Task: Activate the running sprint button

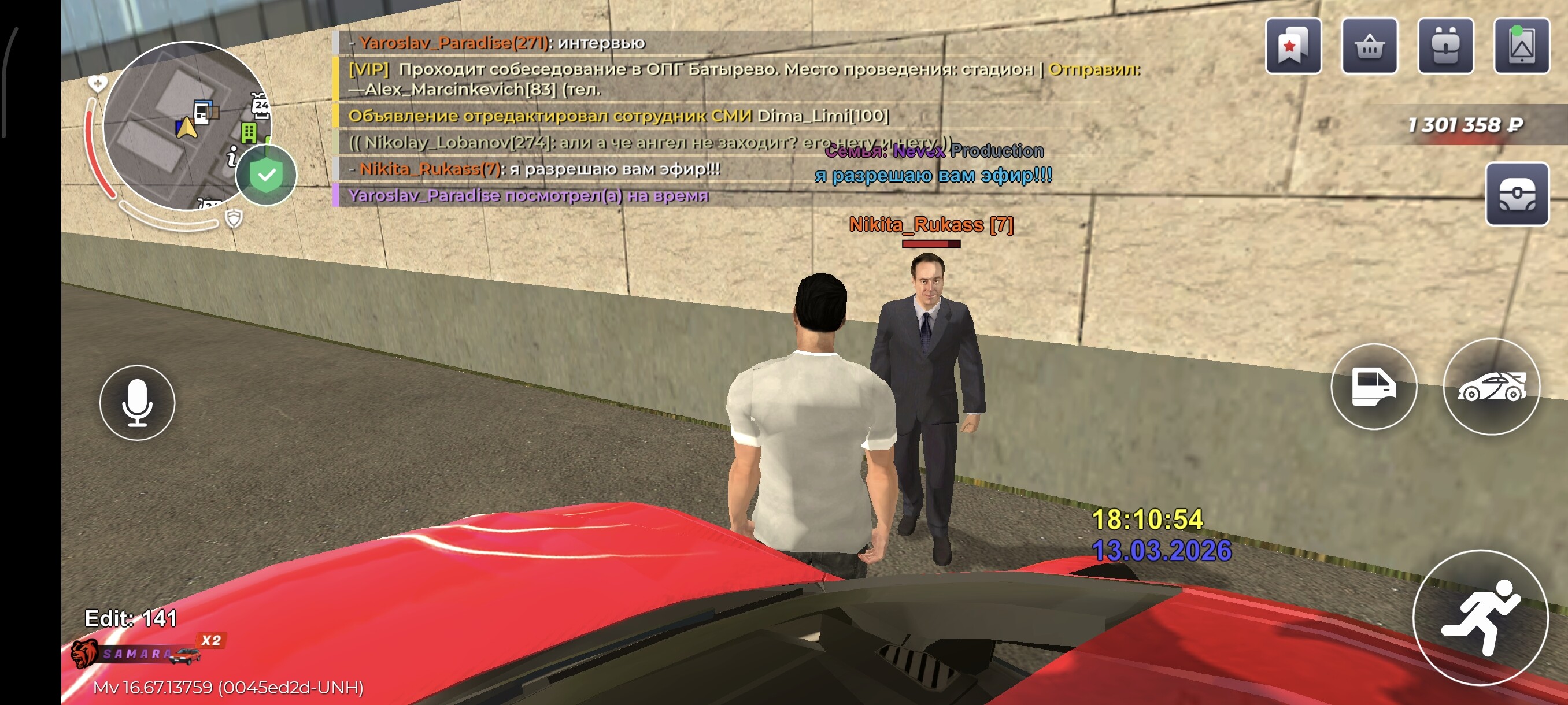Action: pyautogui.click(x=1479, y=617)
